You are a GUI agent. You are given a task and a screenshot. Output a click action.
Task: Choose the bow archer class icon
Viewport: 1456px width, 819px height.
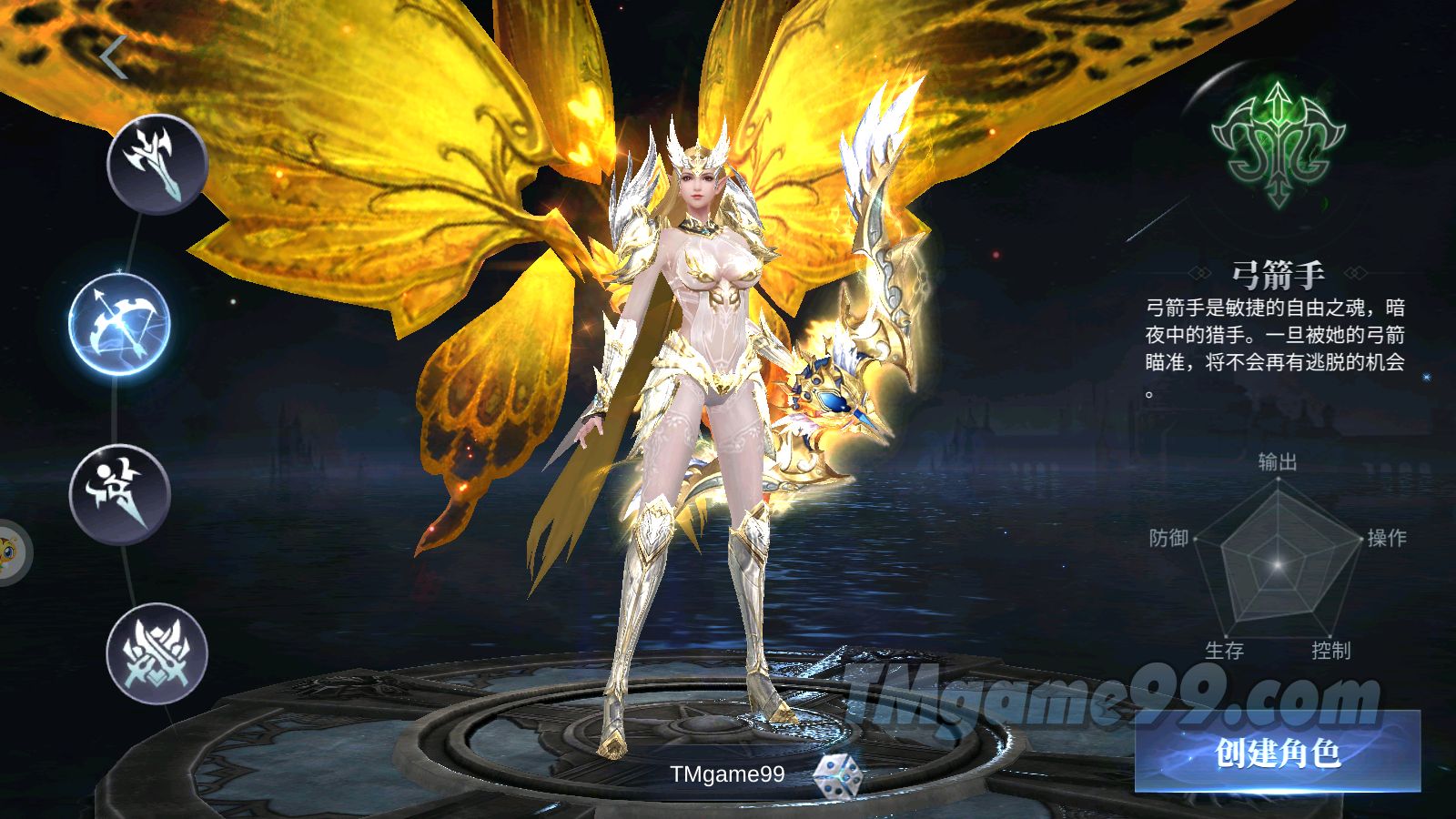click(x=120, y=324)
